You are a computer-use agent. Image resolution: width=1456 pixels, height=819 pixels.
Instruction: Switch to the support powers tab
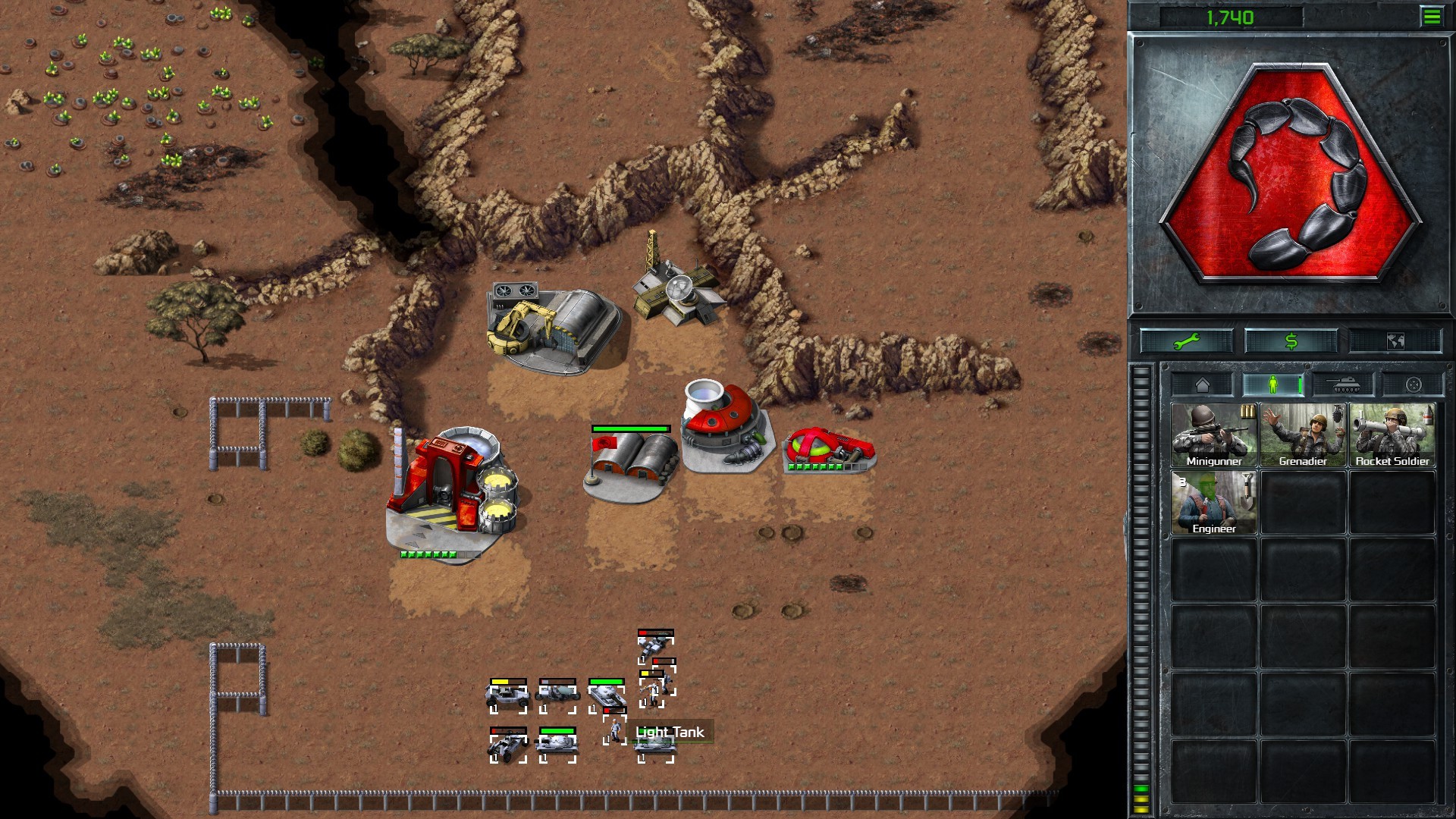coord(1413,385)
